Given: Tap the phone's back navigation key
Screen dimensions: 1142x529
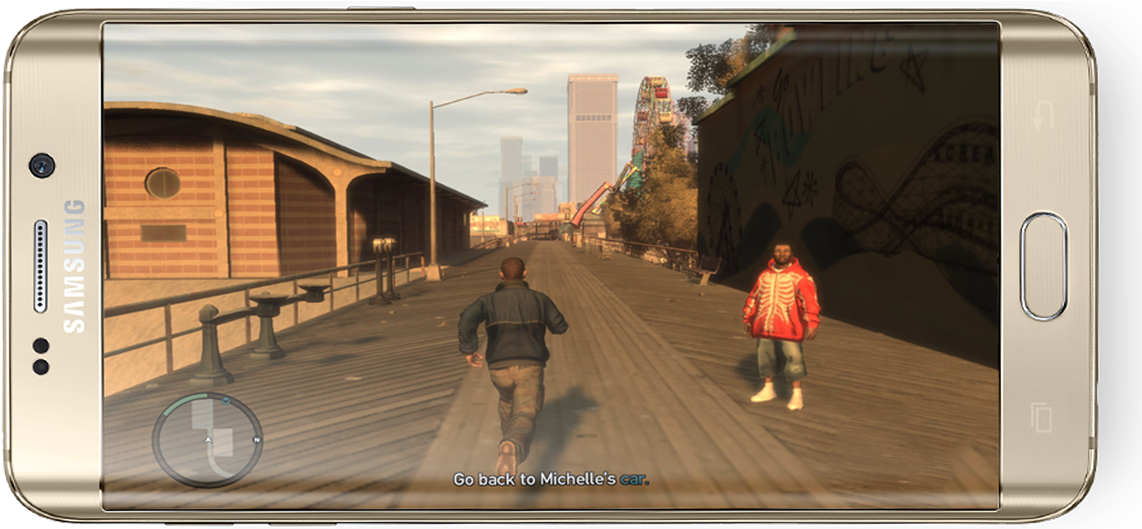Looking at the screenshot, I should click(1043, 114).
